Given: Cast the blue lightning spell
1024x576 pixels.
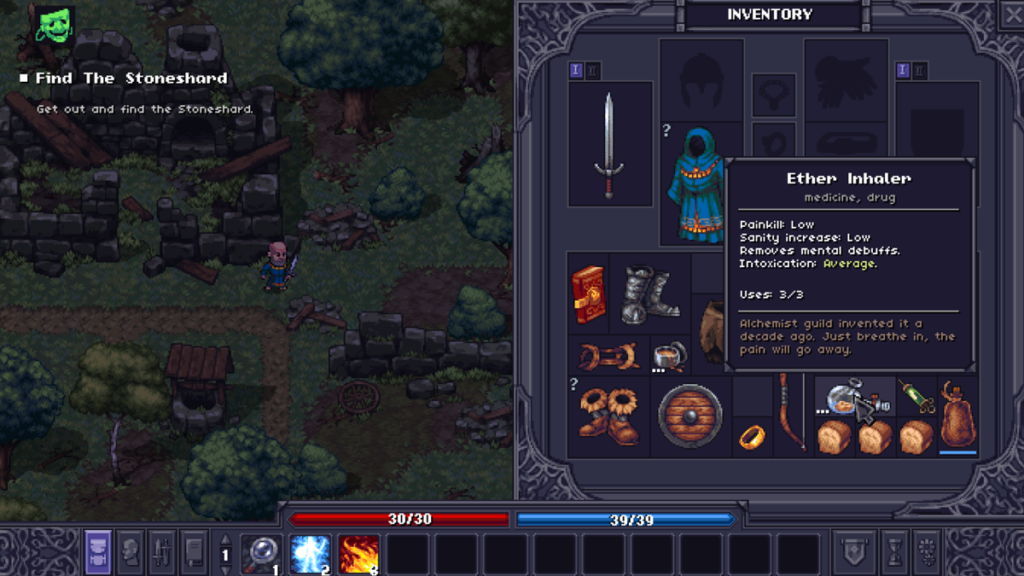Looking at the screenshot, I should (x=310, y=553).
